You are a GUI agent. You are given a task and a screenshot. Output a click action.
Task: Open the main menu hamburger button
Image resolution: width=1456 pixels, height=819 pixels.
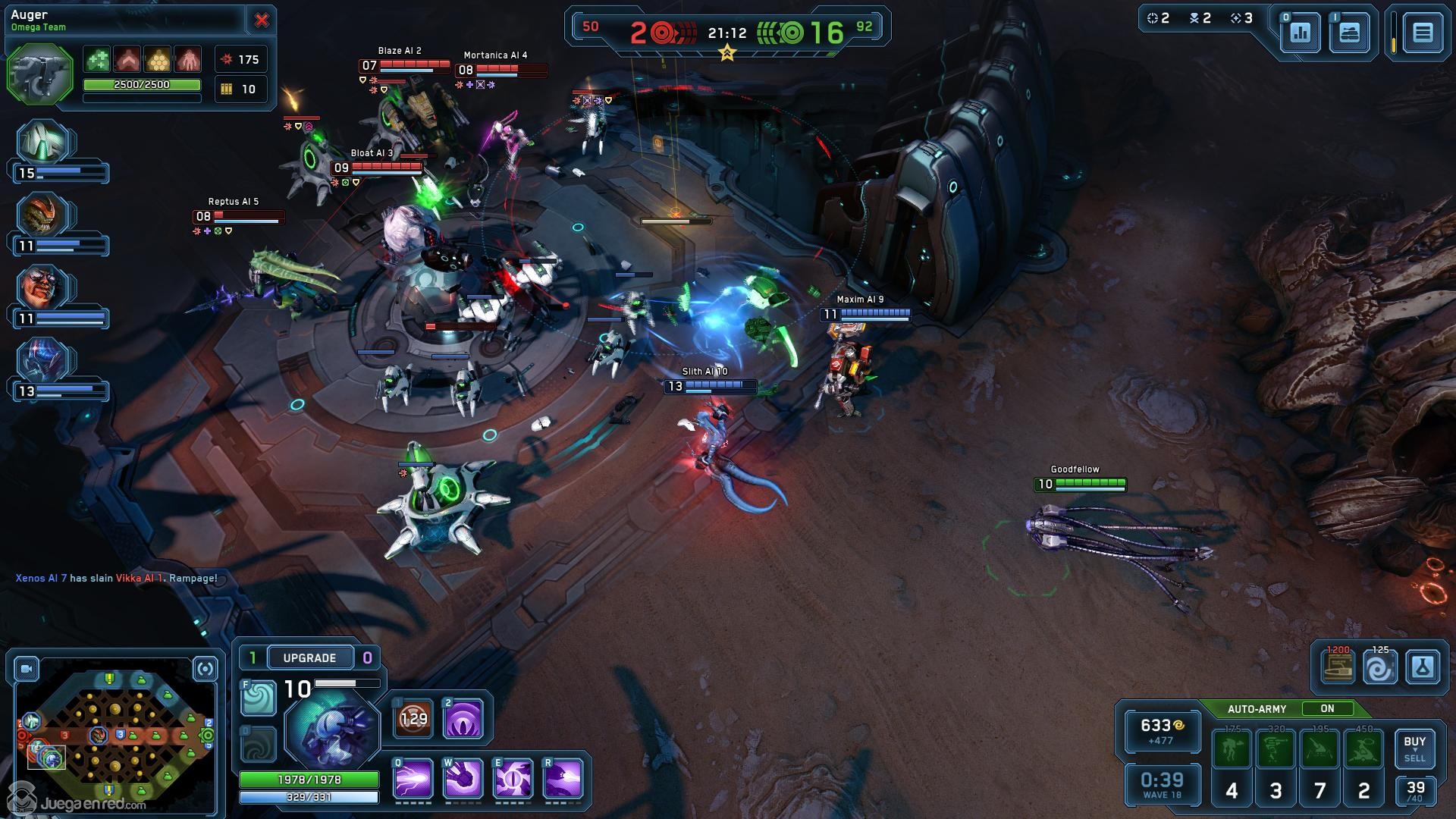(x=1423, y=33)
